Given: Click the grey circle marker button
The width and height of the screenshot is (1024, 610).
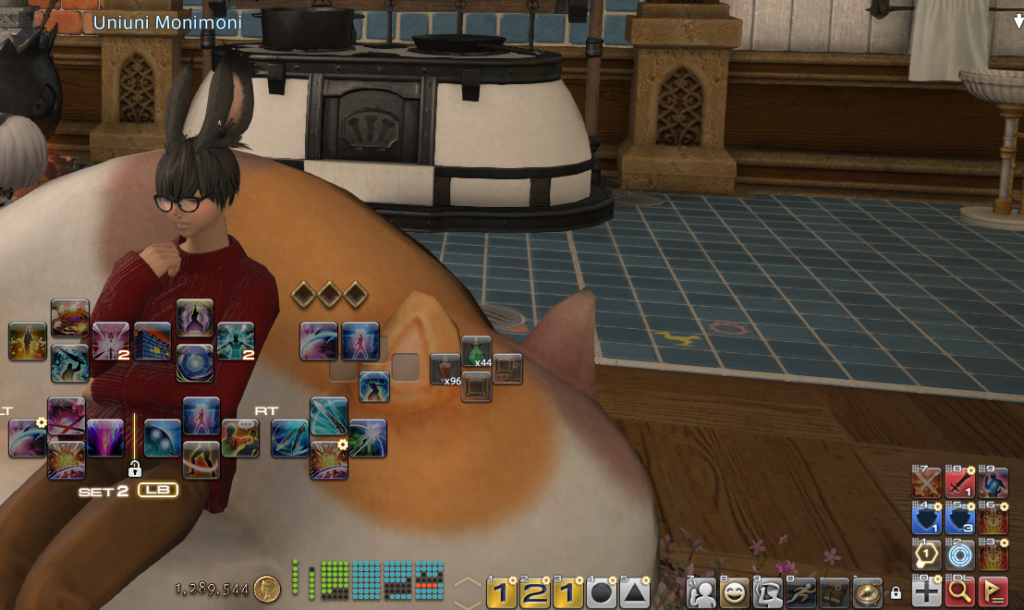Looking at the screenshot, I should (603, 593).
